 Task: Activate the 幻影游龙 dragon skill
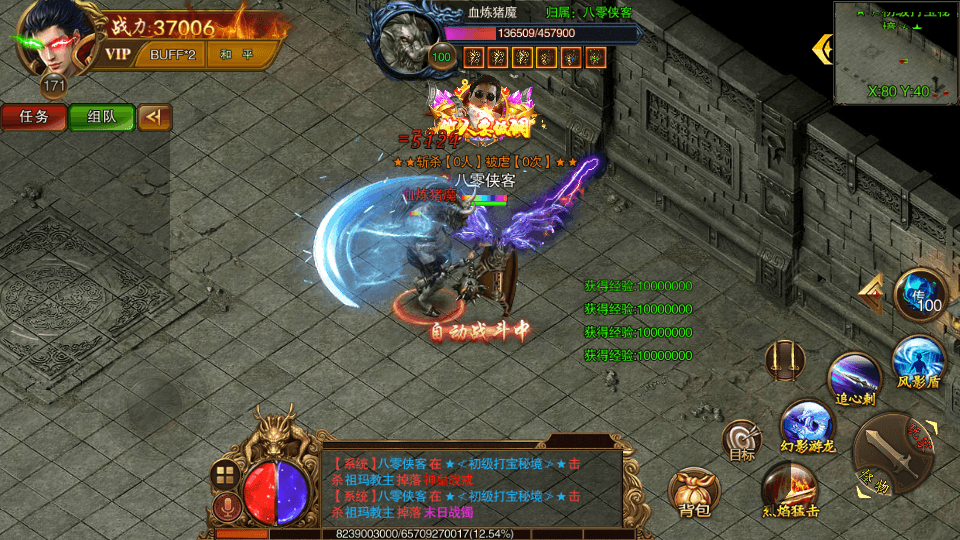(807, 425)
